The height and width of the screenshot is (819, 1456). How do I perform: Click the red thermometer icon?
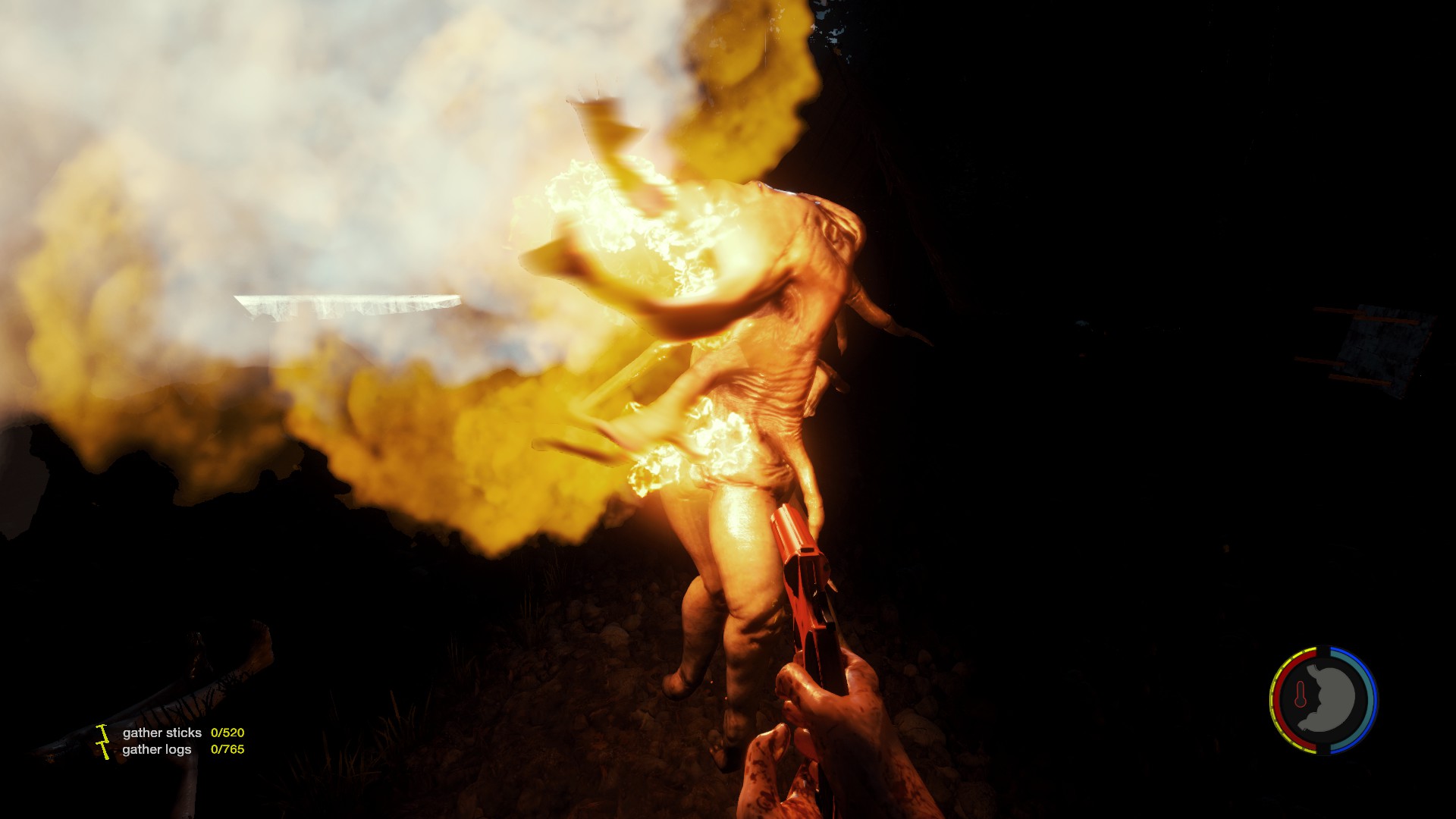tap(1301, 695)
